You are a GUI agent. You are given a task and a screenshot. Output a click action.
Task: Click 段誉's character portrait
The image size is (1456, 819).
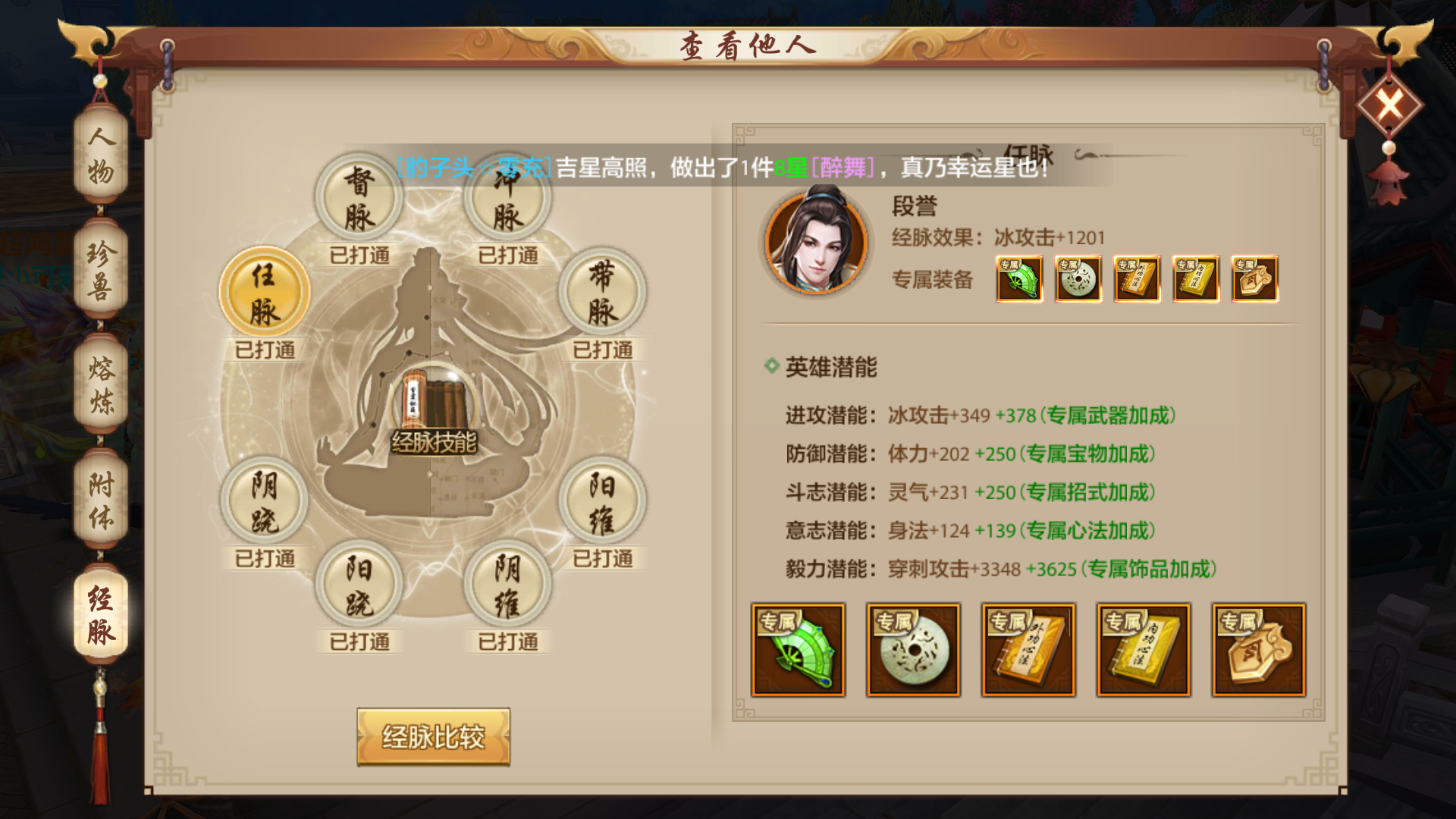(816, 242)
